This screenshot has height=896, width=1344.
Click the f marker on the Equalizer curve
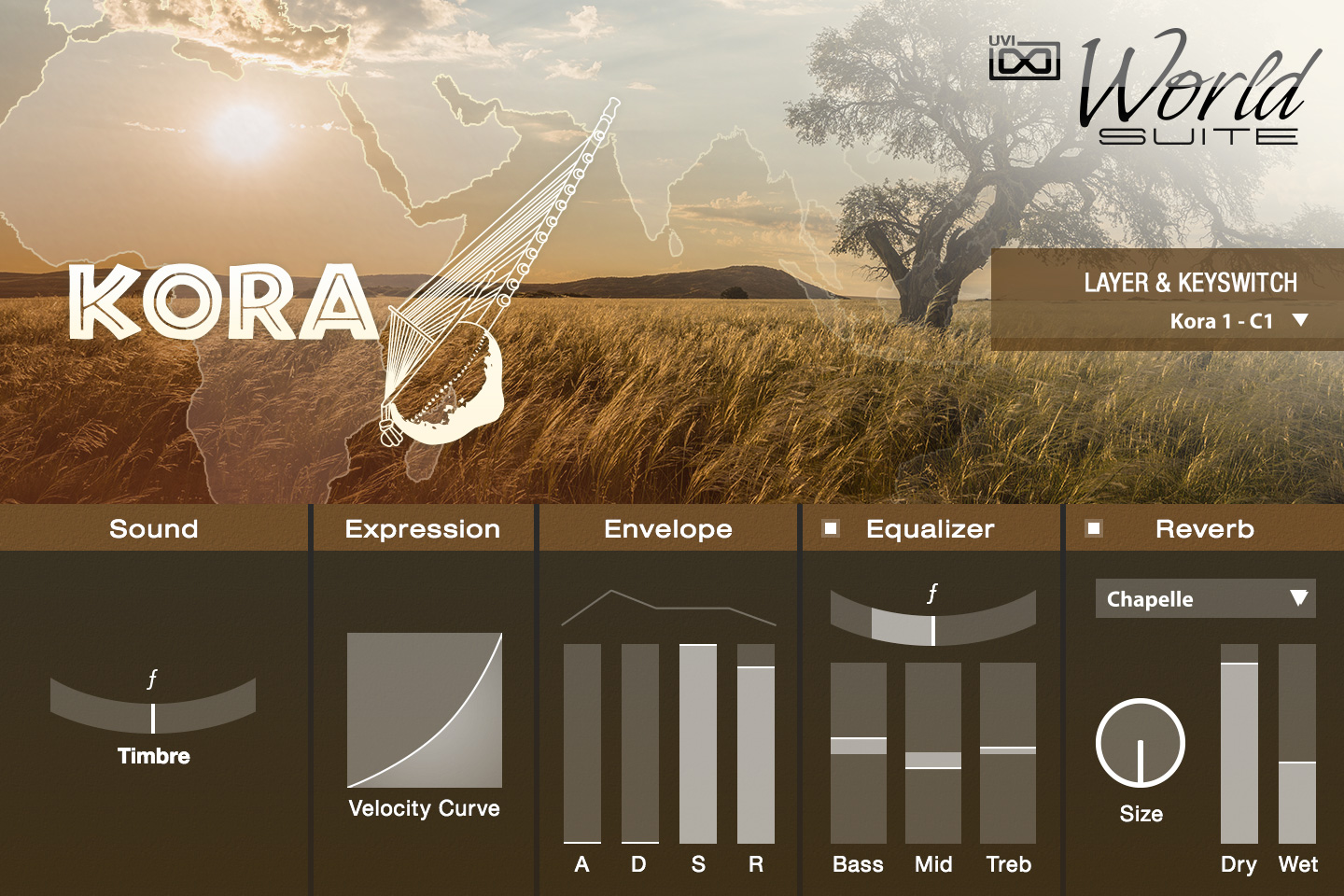point(931,591)
